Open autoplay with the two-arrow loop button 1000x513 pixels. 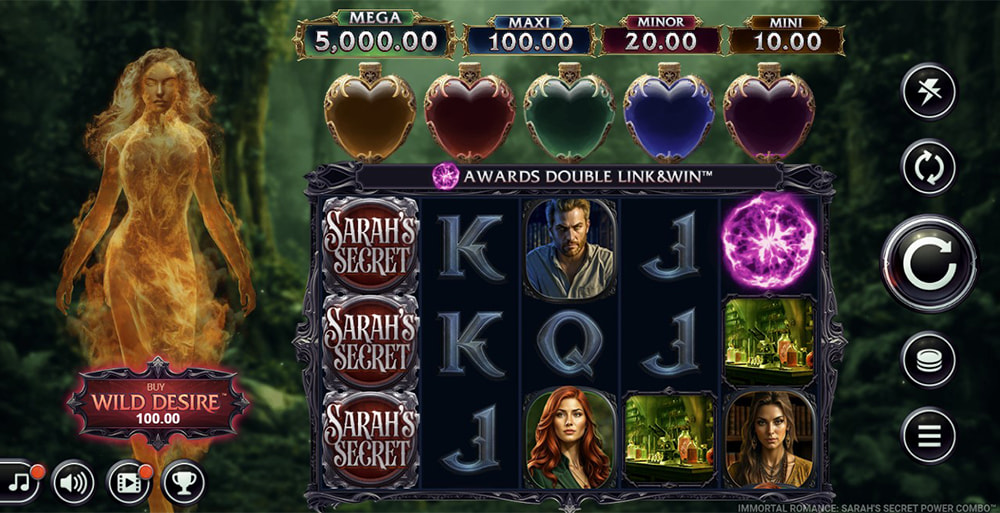coord(929,167)
